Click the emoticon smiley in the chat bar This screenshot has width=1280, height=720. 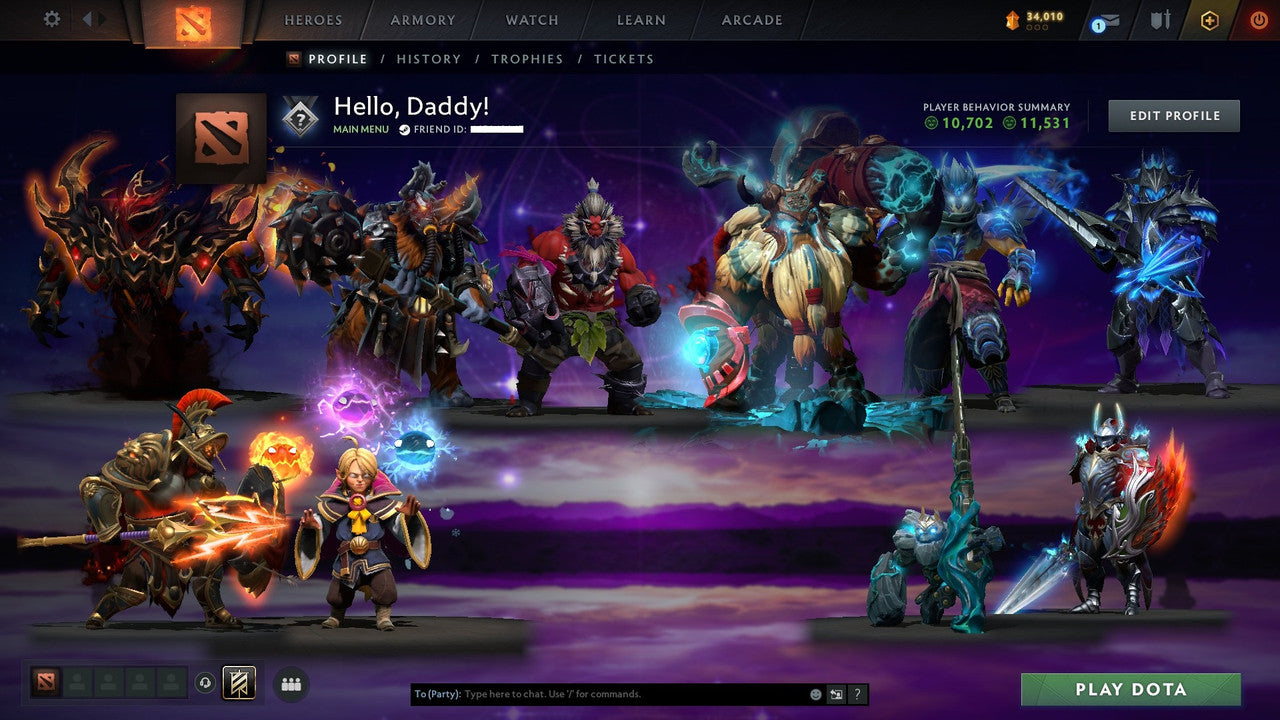tap(814, 693)
